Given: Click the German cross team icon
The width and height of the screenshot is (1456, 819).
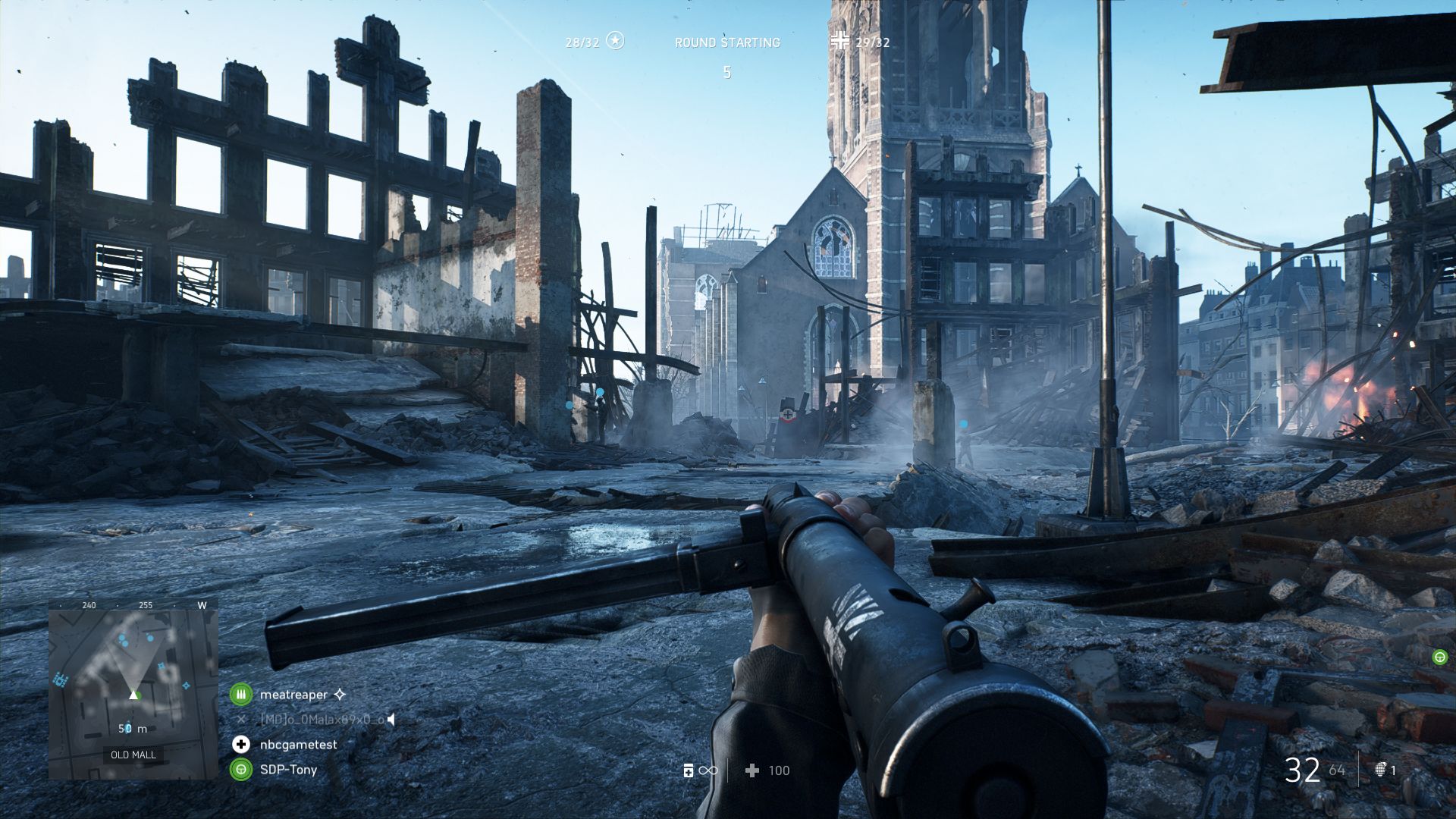Looking at the screenshot, I should tap(839, 41).
